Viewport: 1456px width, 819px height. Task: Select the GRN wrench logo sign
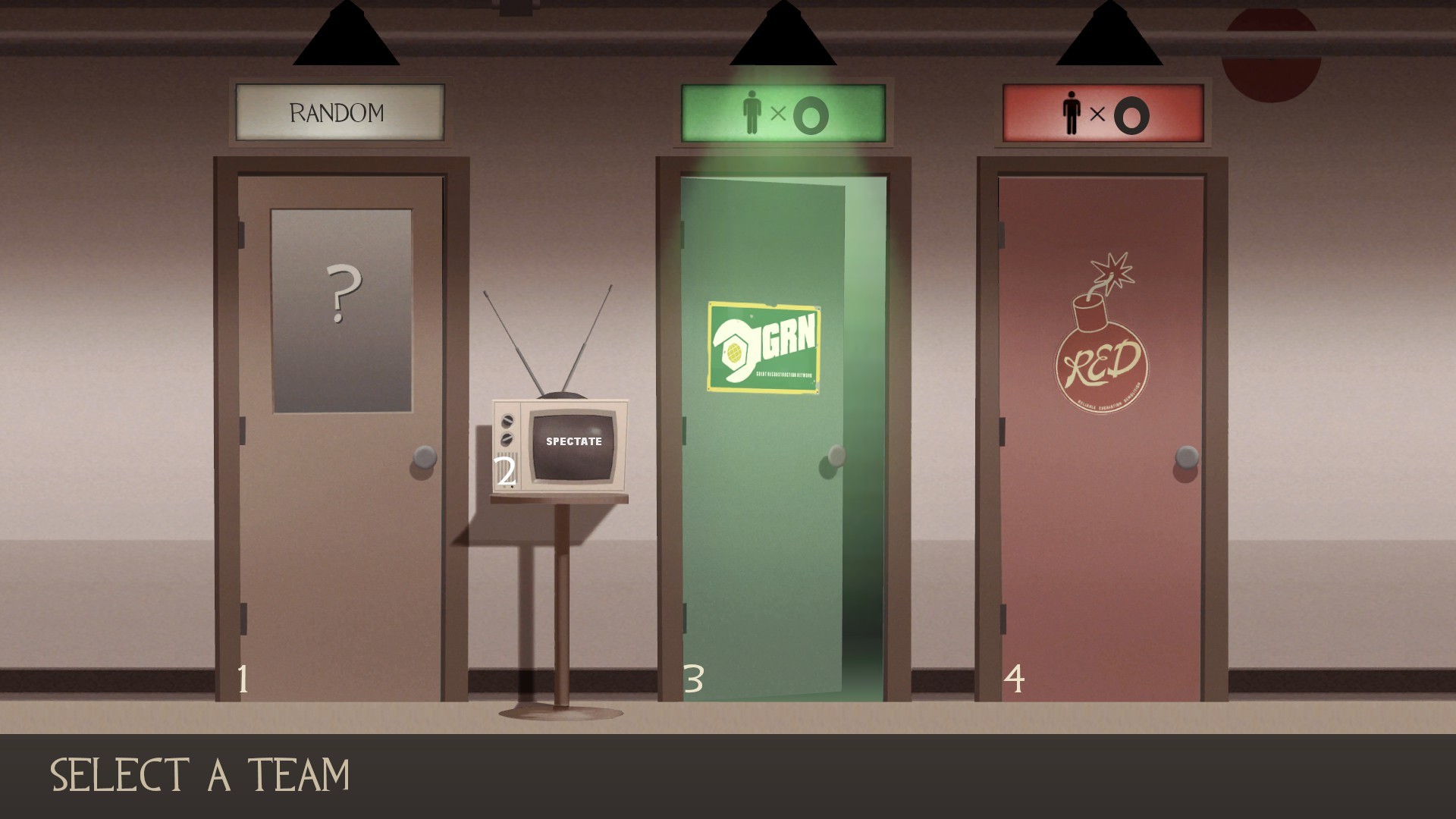762,349
